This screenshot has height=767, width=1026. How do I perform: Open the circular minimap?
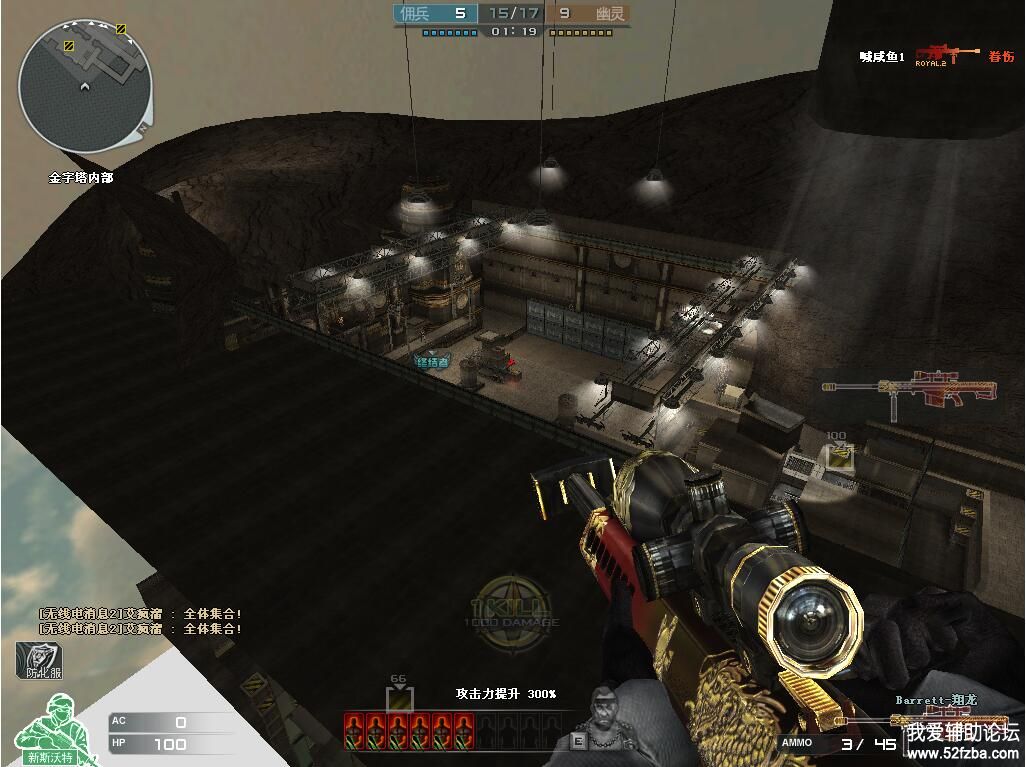(86, 87)
